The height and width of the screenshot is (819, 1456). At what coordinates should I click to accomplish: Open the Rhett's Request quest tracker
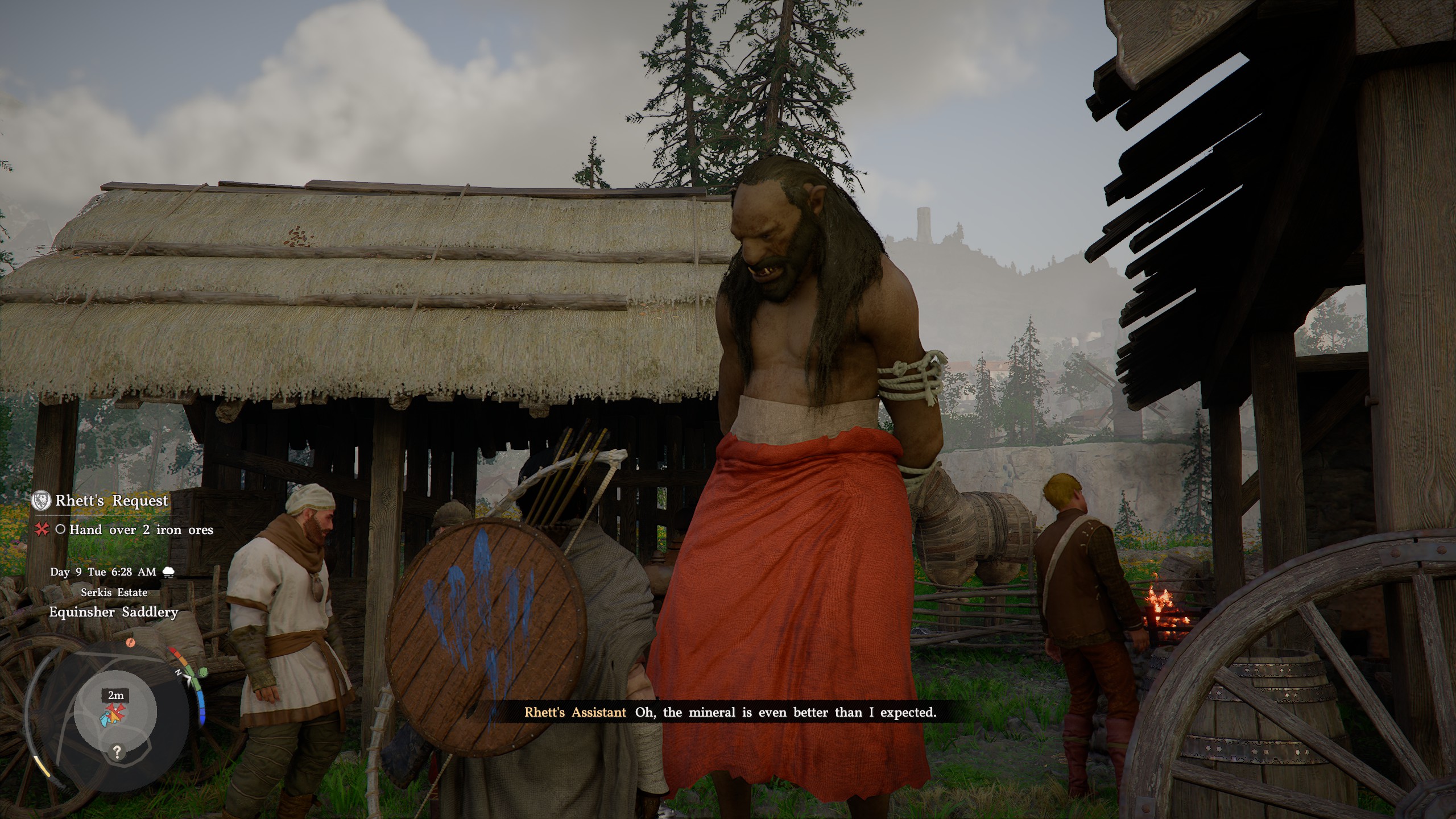tap(111, 500)
